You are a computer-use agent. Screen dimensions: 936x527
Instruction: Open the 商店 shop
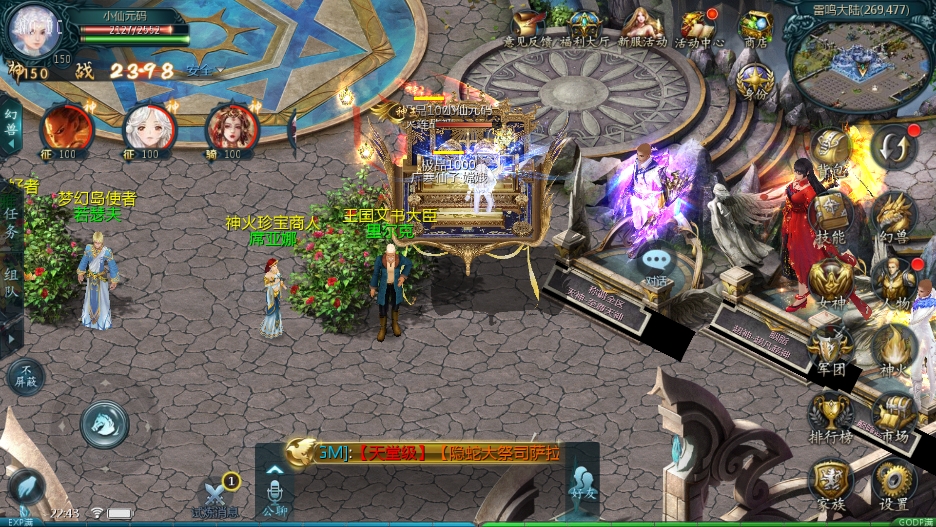click(755, 25)
